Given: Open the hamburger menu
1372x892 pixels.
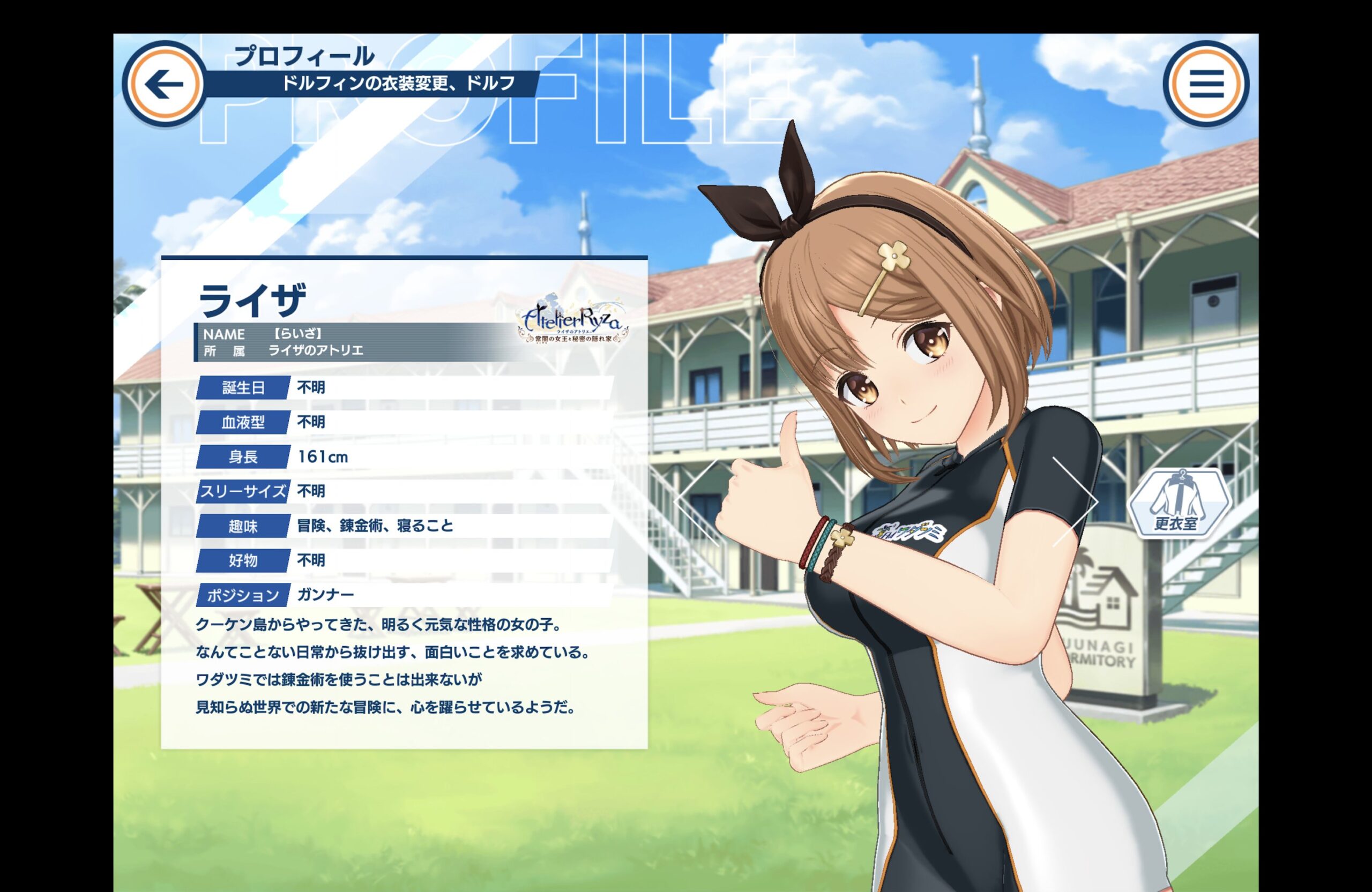Looking at the screenshot, I should [x=1206, y=84].
